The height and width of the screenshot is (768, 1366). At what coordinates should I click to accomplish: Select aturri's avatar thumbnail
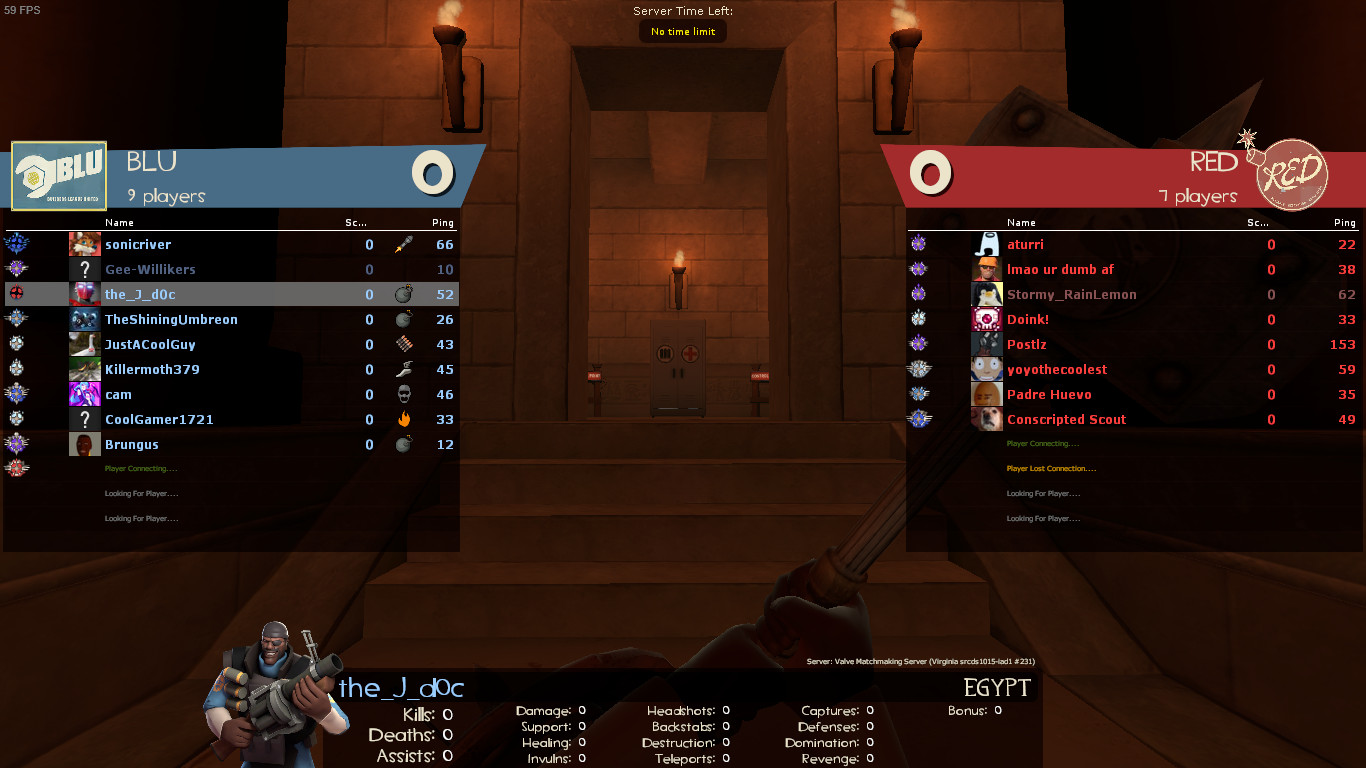[x=987, y=244]
